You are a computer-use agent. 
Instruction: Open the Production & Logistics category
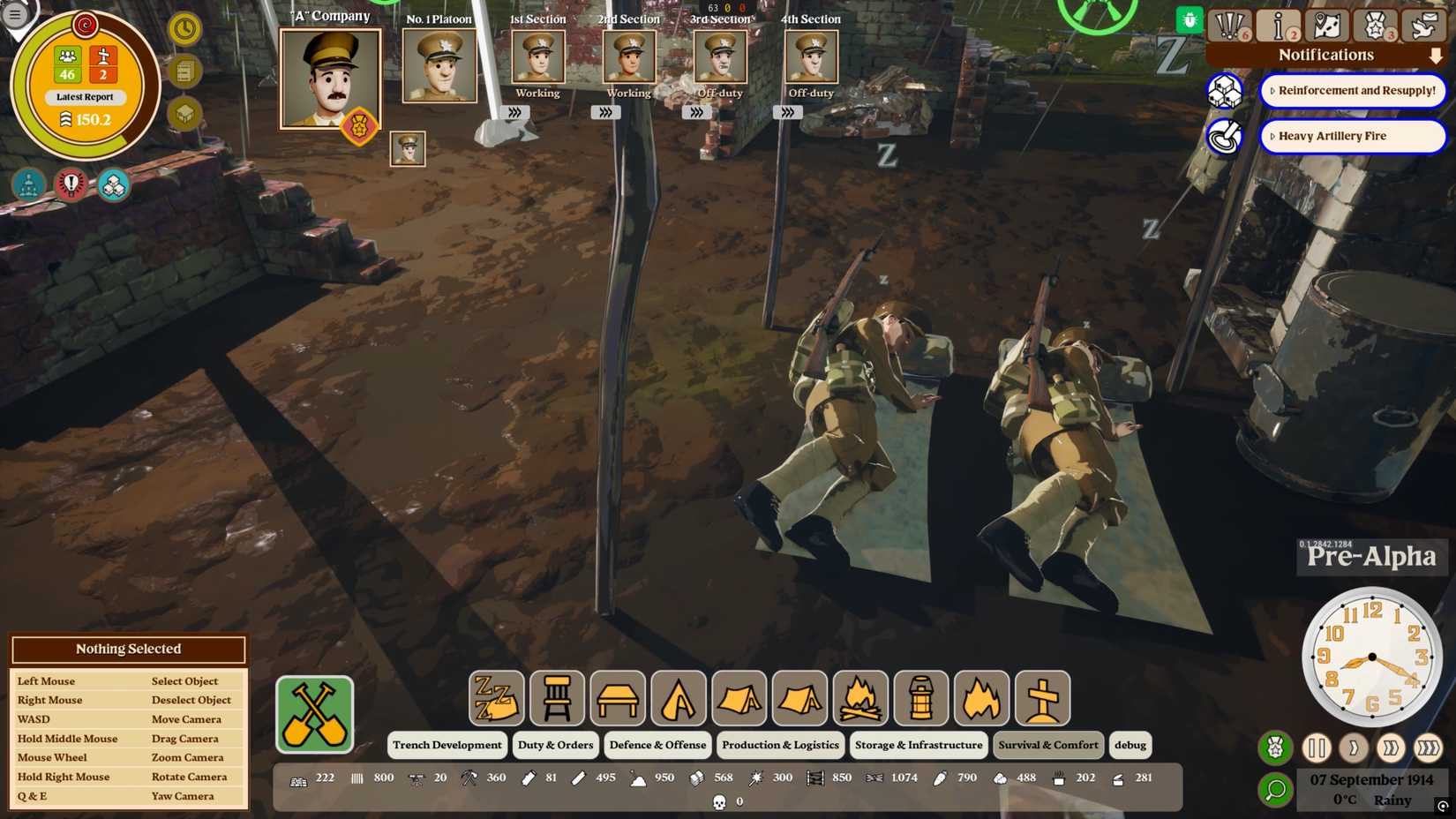[780, 745]
